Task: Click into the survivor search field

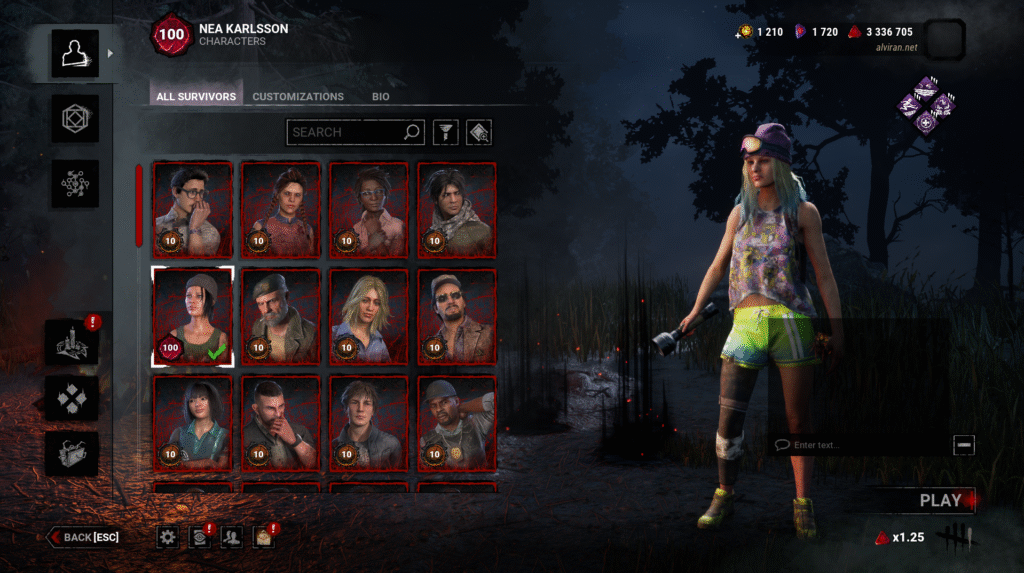Action: [x=345, y=132]
